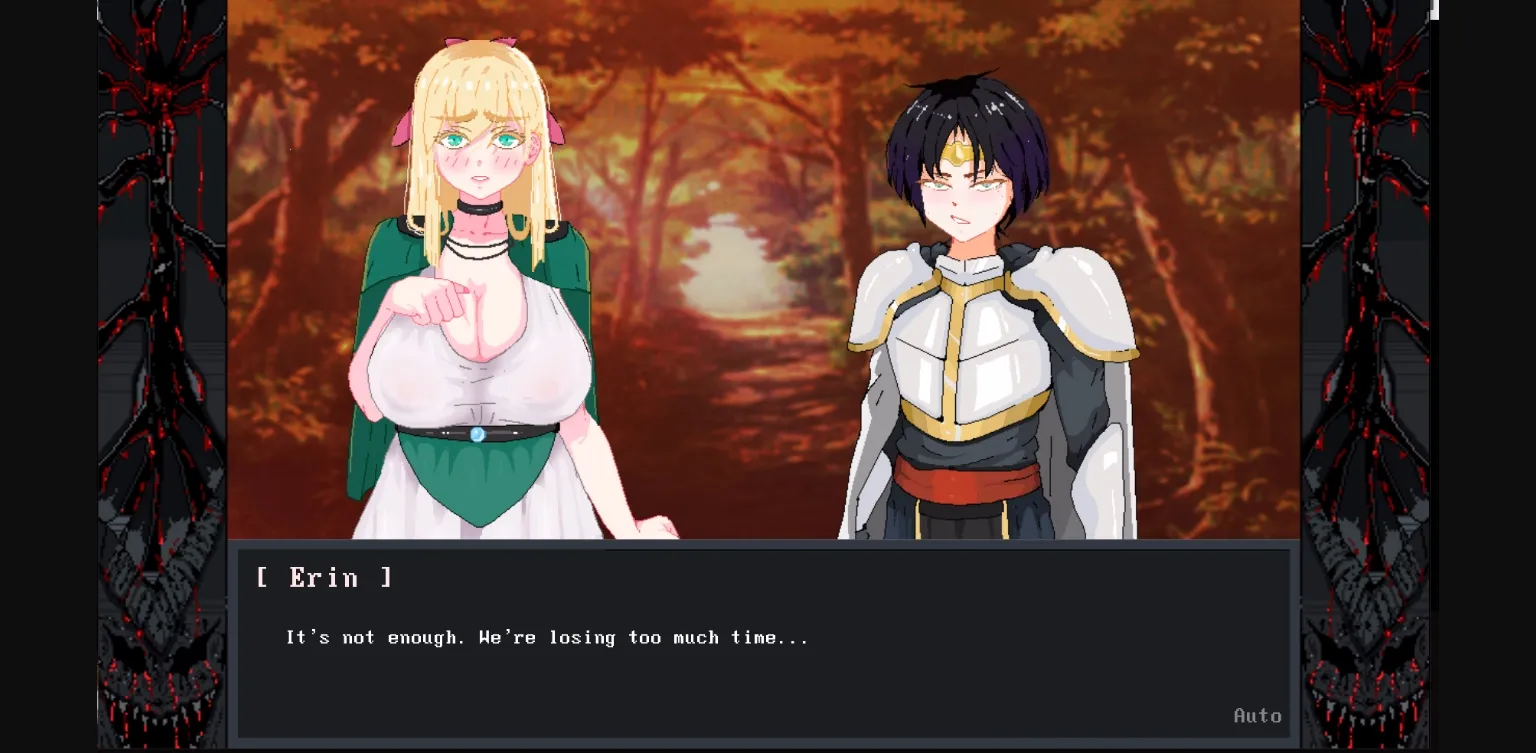Click the dialogue line about losing time
1536x753 pixels.
(x=545, y=636)
